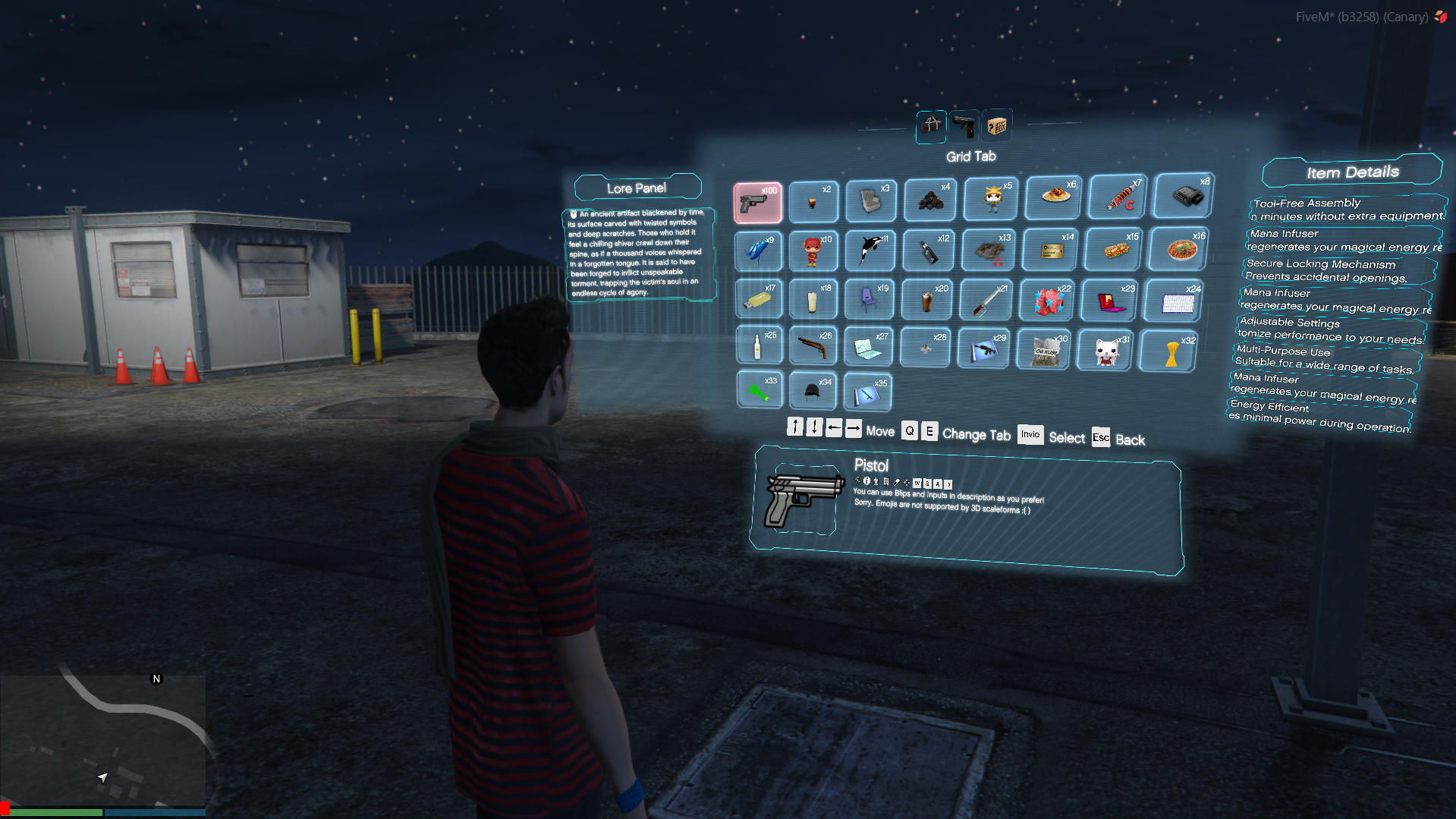The width and height of the screenshot is (1456, 819).
Task: Select the yellow USB stick
Action: pyautogui.click(x=757, y=299)
